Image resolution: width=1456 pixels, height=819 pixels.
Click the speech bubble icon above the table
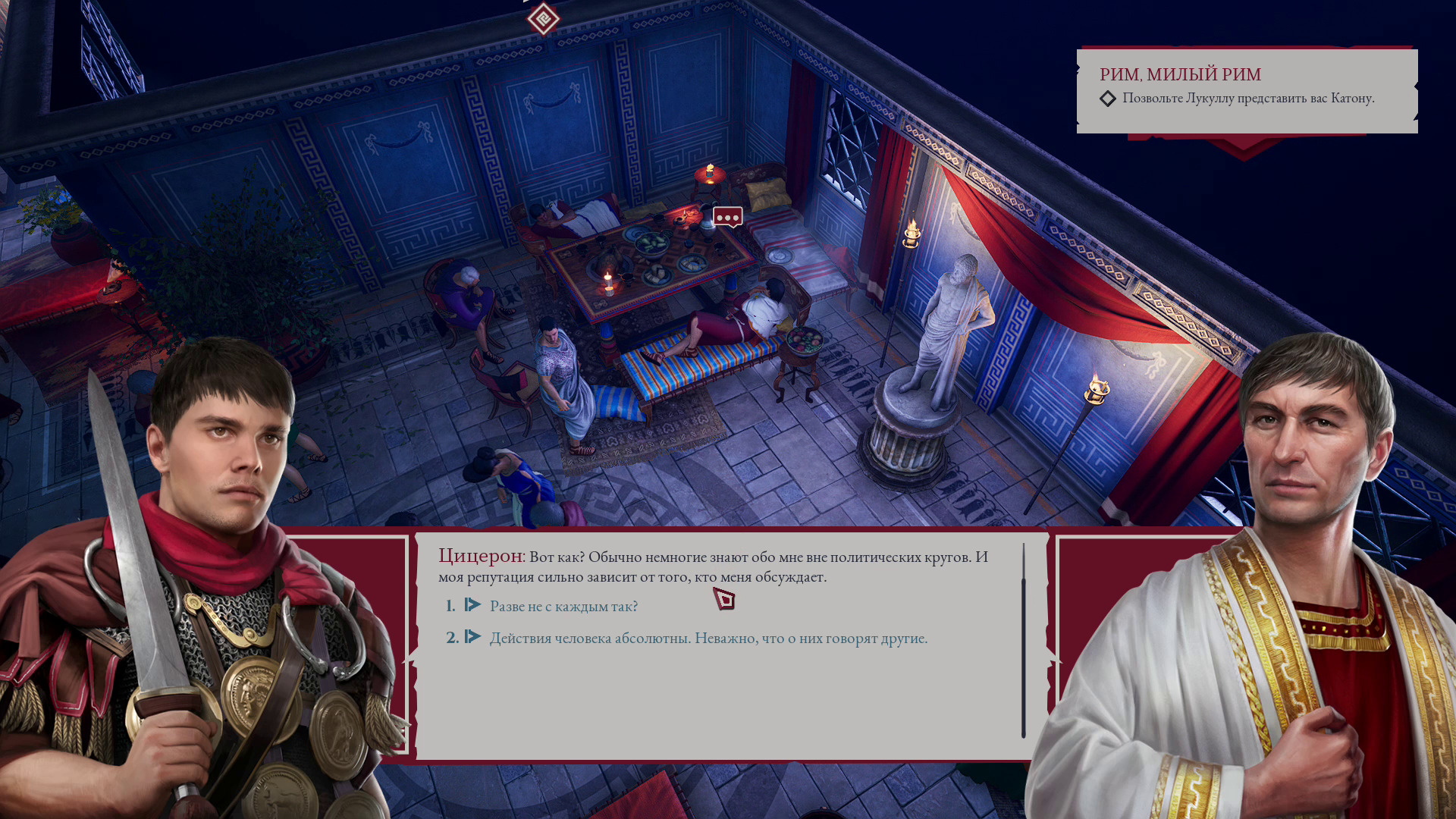point(727,218)
